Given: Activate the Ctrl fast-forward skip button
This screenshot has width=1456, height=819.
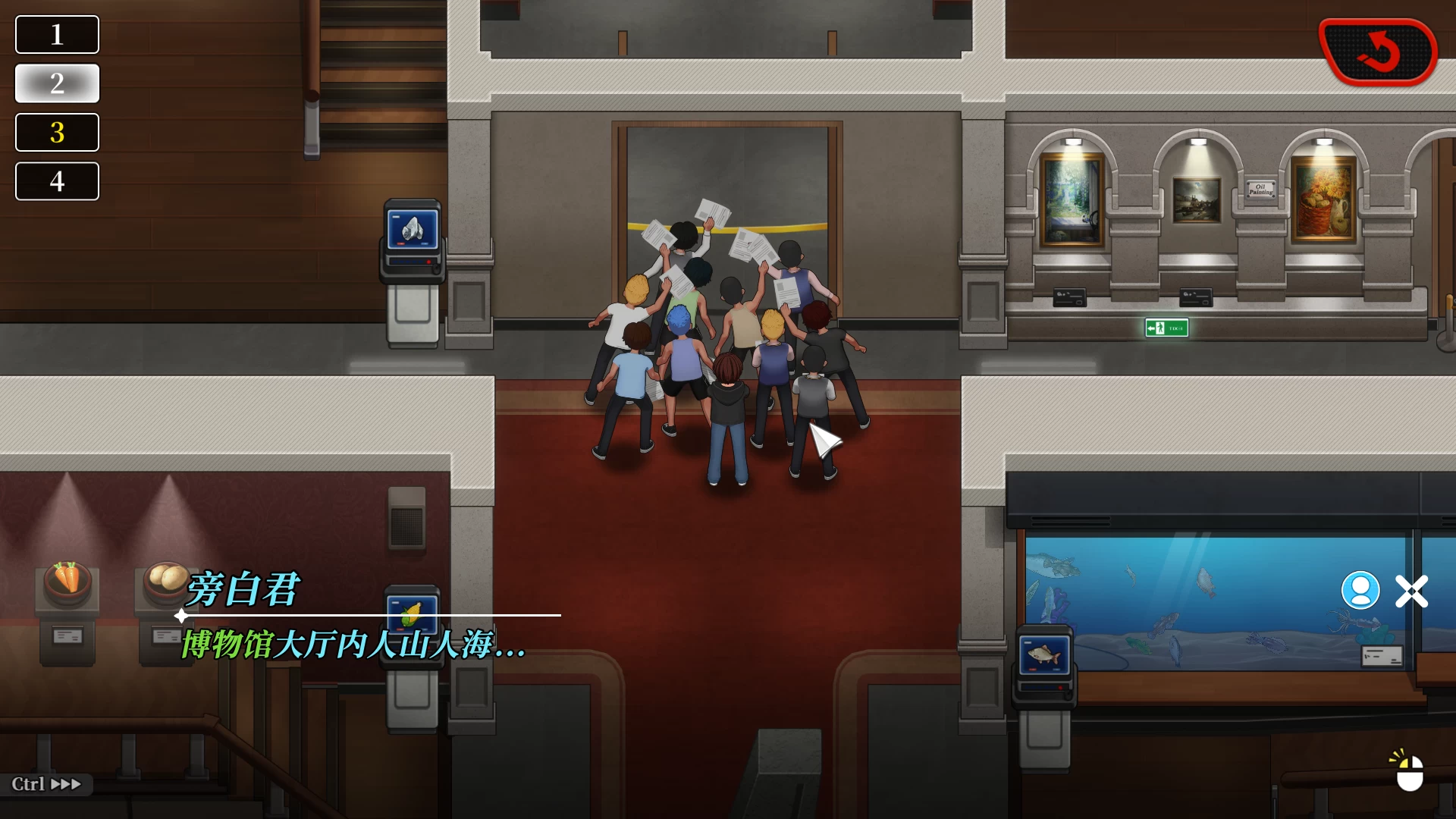Looking at the screenshot, I should [x=46, y=784].
